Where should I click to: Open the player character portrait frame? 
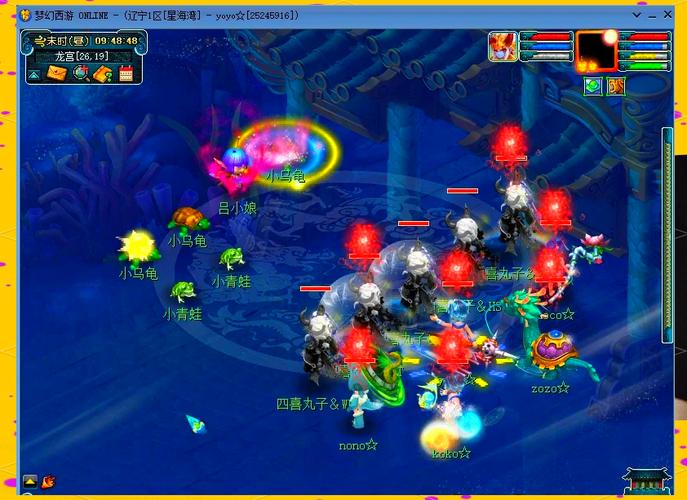point(598,48)
